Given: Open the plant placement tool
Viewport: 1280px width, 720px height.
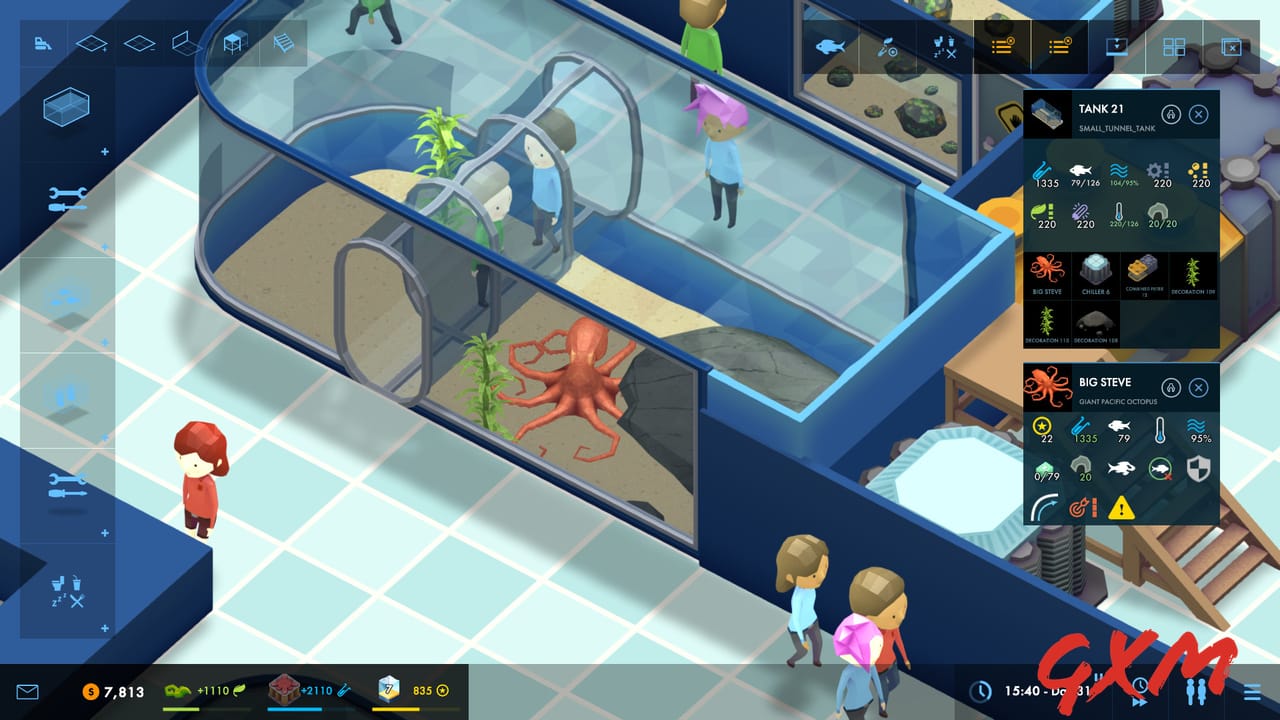Looking at the screenshot, I should [885, 45].
